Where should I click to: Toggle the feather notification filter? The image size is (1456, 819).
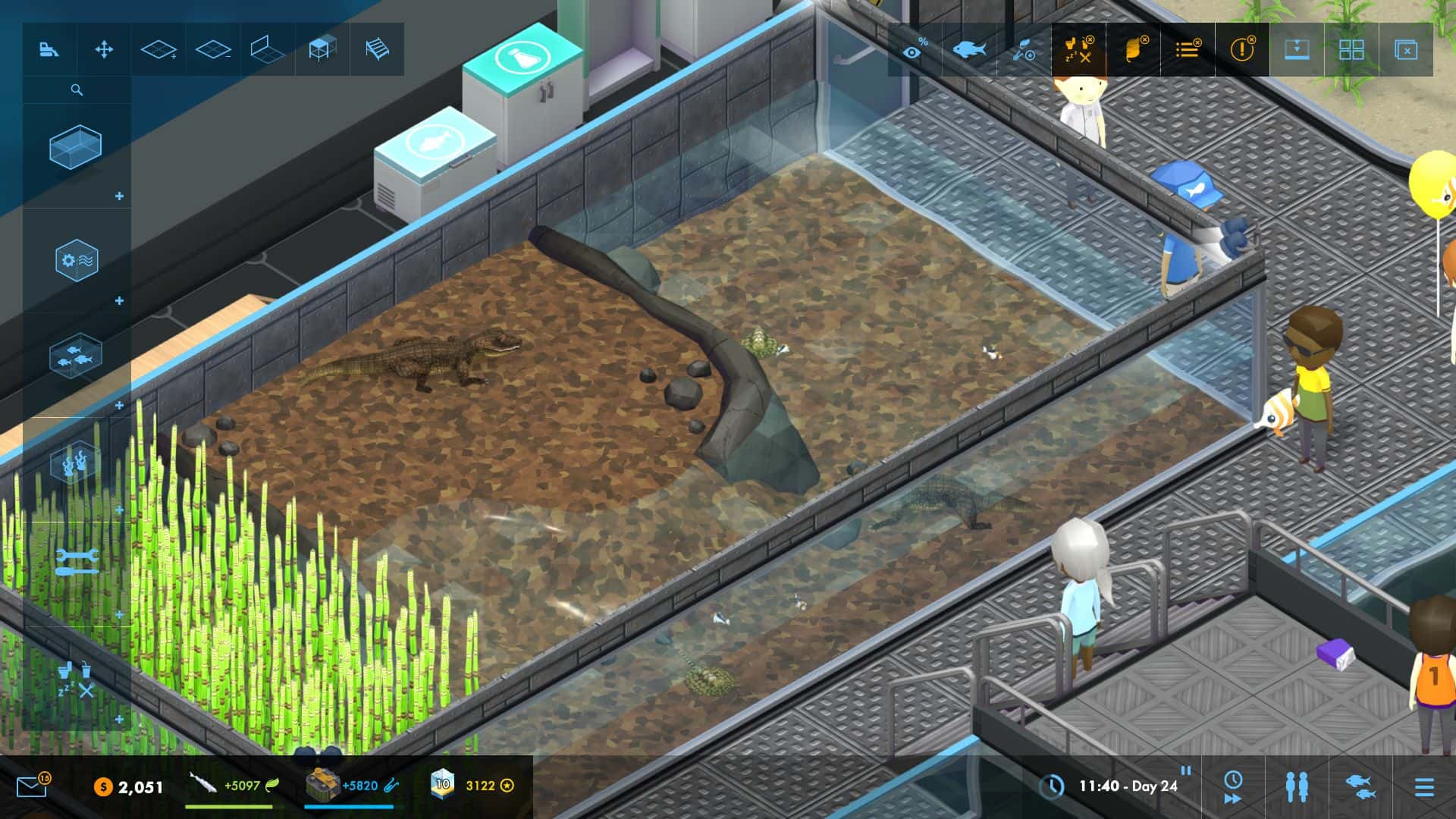[1135, 49]
